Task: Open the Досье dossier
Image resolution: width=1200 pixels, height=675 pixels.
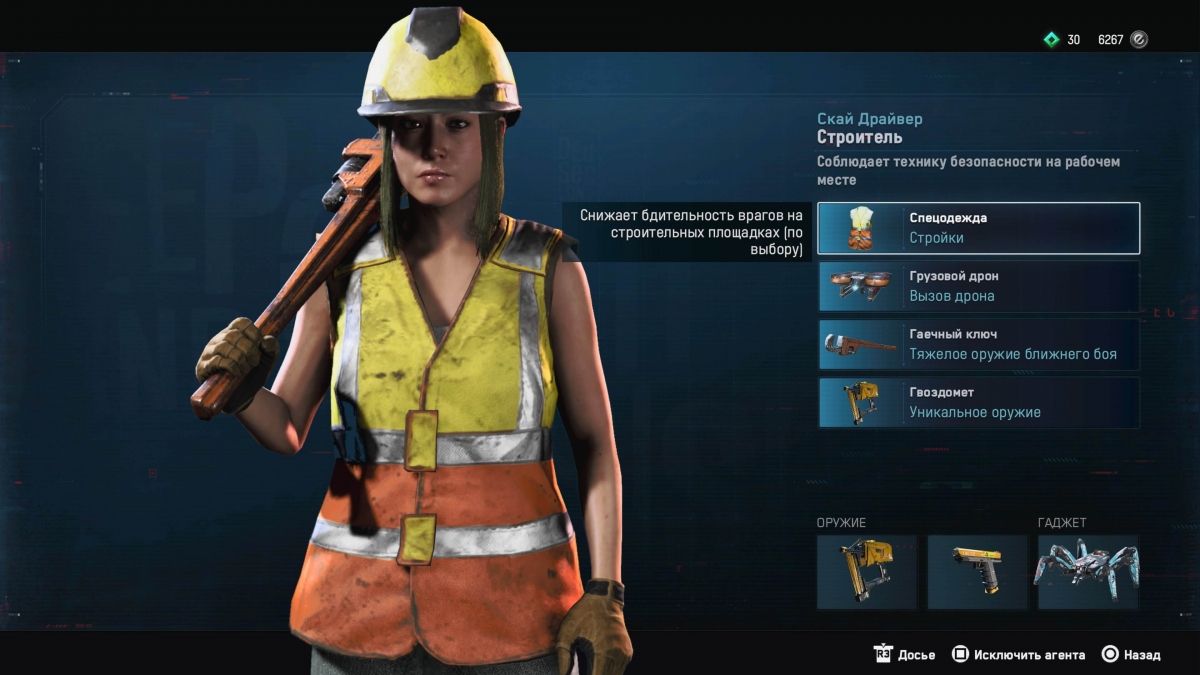Action: point(906,655)
